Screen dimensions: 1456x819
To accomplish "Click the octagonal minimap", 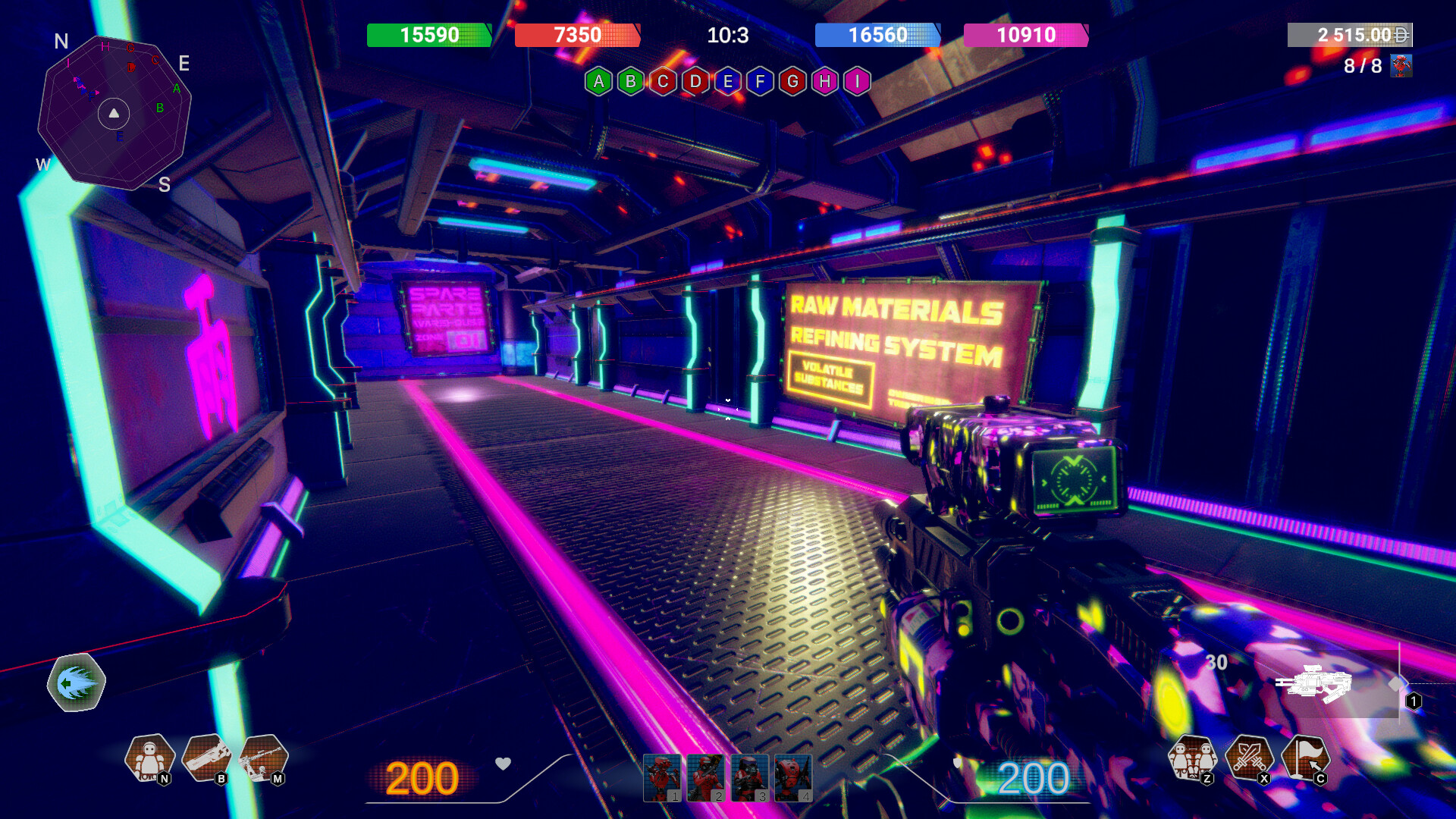I will tap(114, 112).
